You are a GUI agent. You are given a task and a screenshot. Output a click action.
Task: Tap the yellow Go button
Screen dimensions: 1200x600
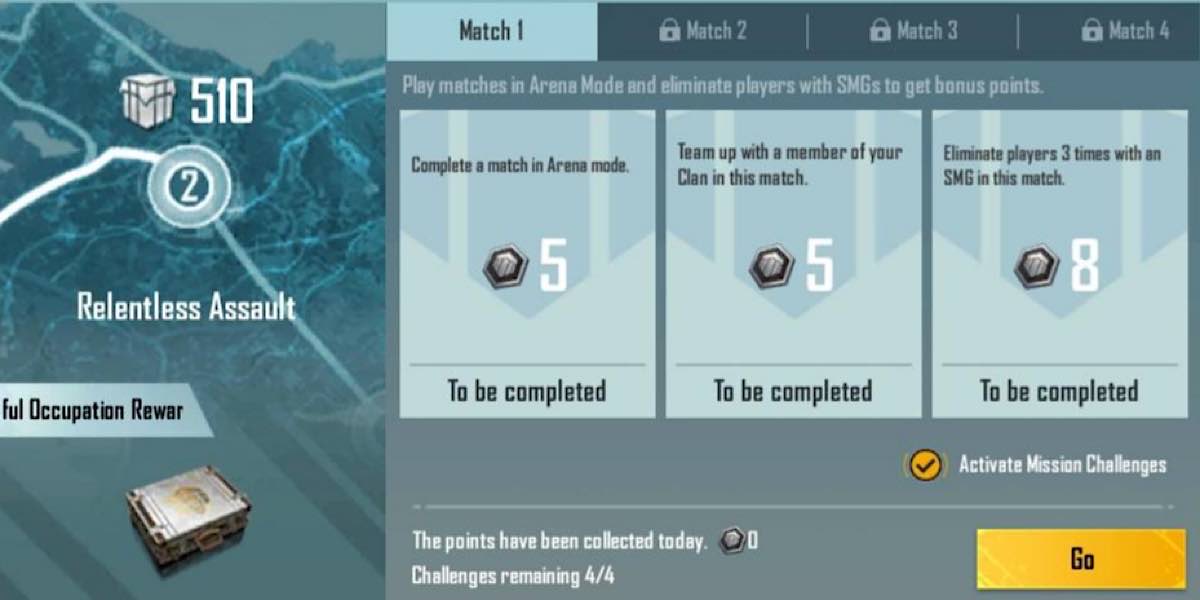tap(1081, 559)
